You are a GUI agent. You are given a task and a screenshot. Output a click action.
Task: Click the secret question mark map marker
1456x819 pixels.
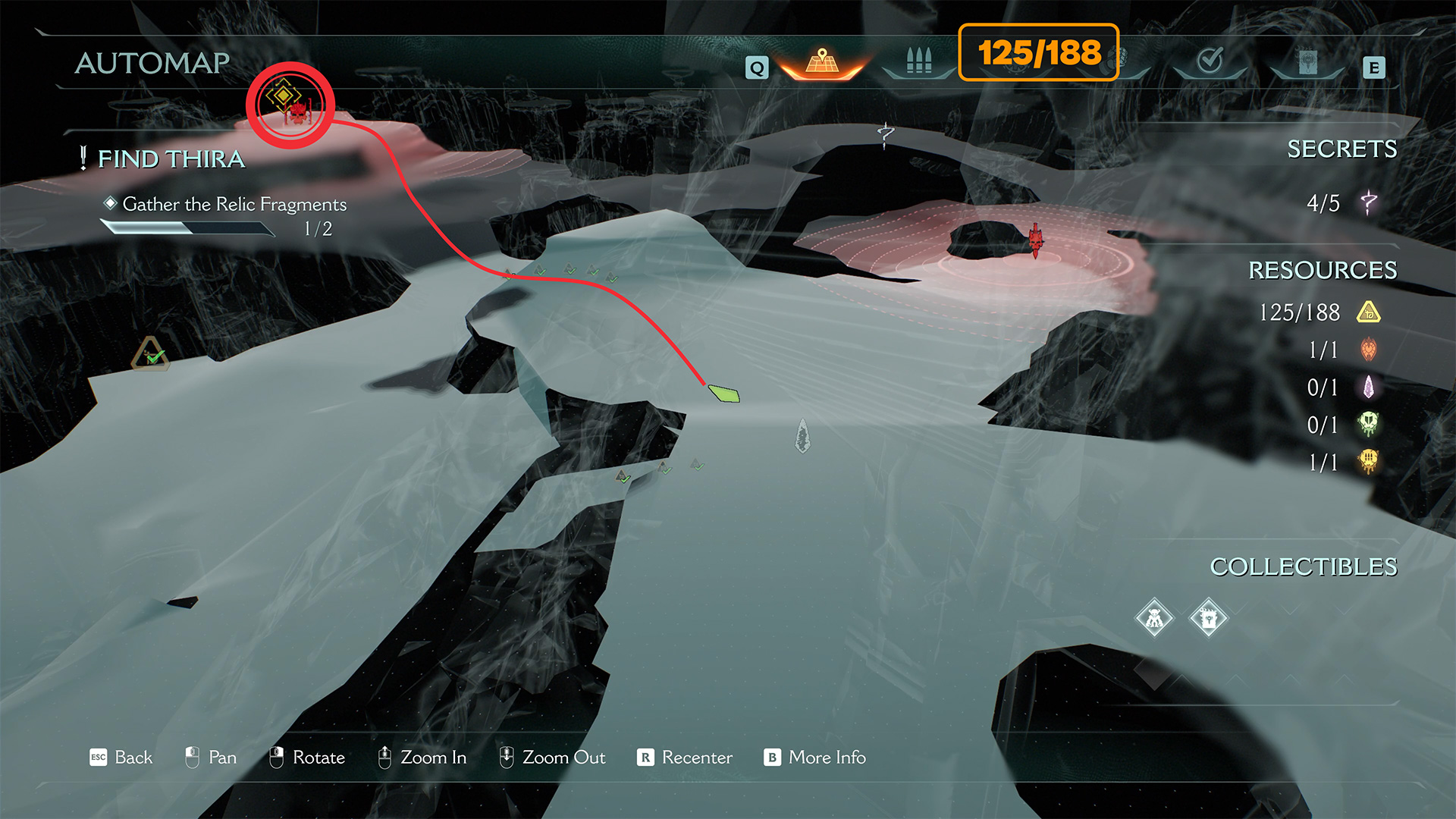point(885,135)
